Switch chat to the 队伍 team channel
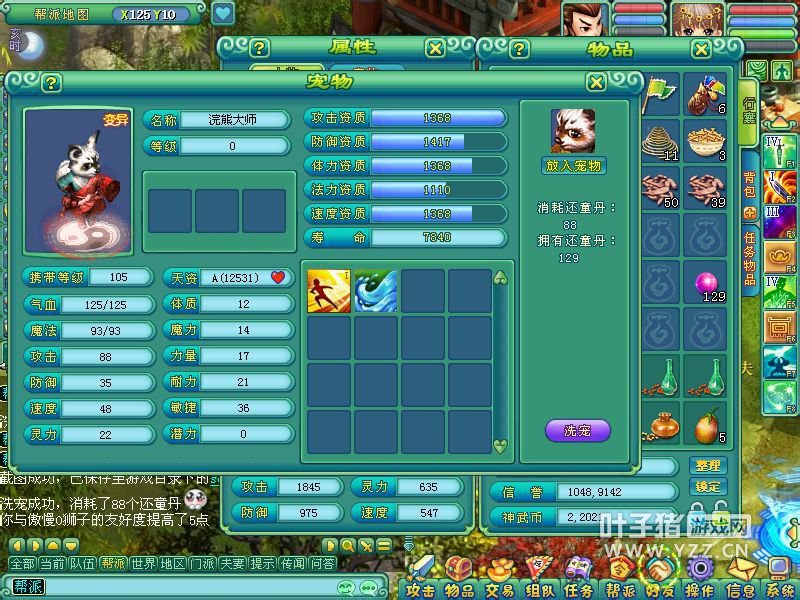800x600 pixels. [83, 564]
